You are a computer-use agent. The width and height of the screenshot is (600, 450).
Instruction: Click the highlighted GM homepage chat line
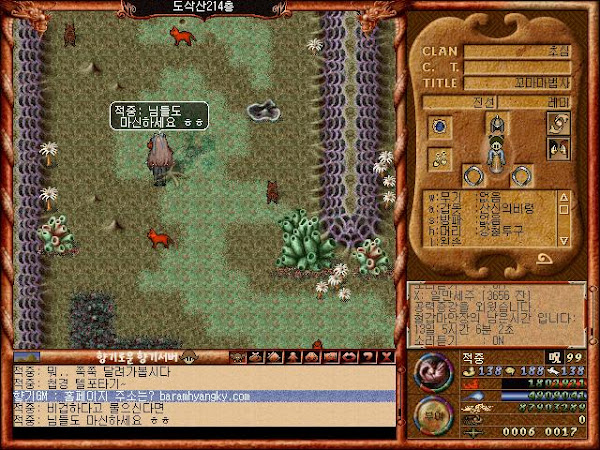200,397
